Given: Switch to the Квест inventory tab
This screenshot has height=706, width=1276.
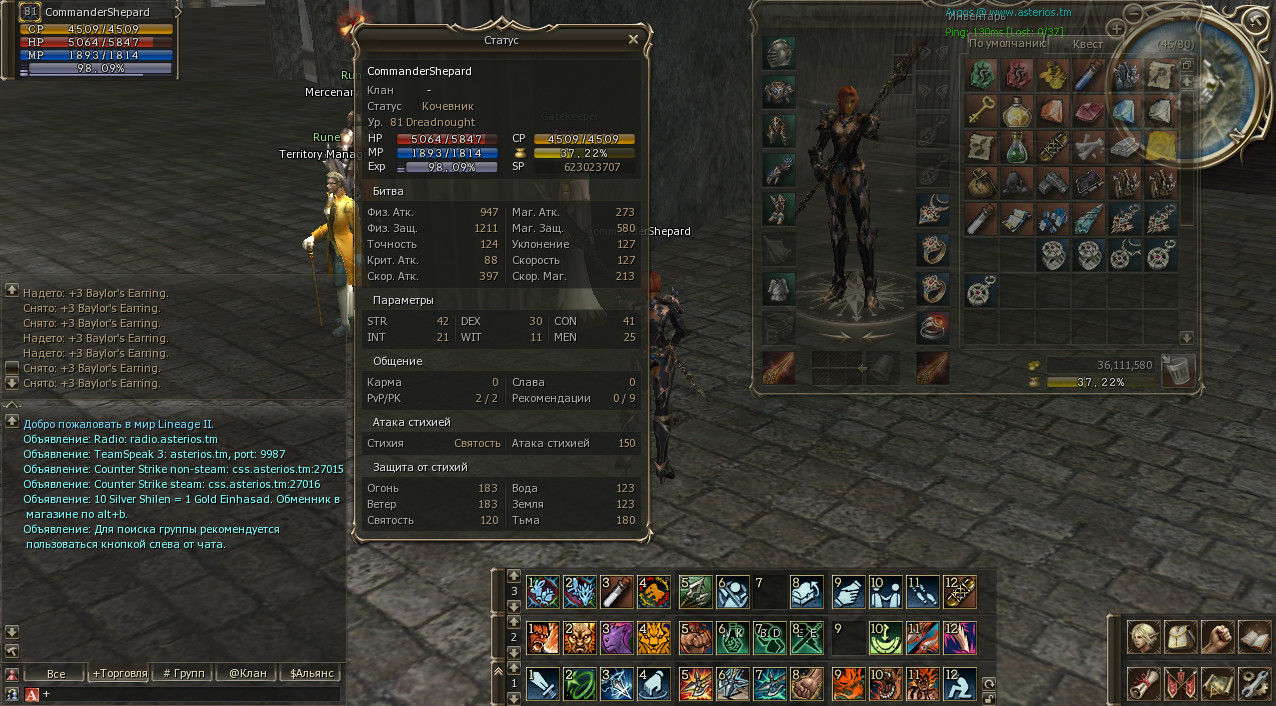Looking at the screenshot, I should coord(1087,44).
